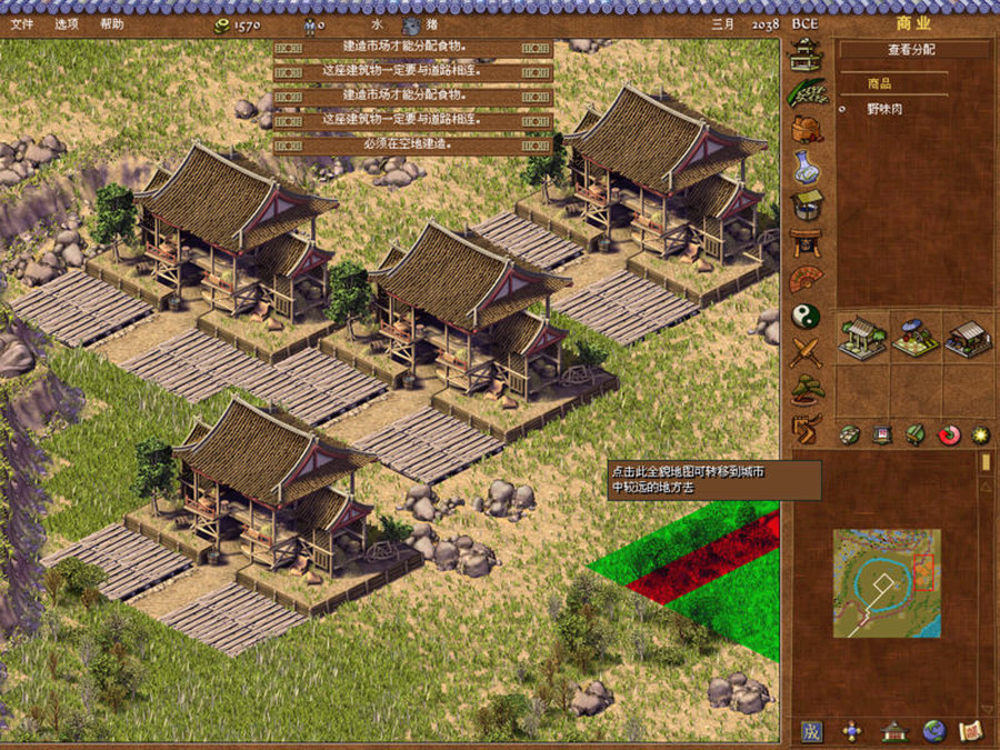Select the warehouse building thumbnail

point(967,339)
